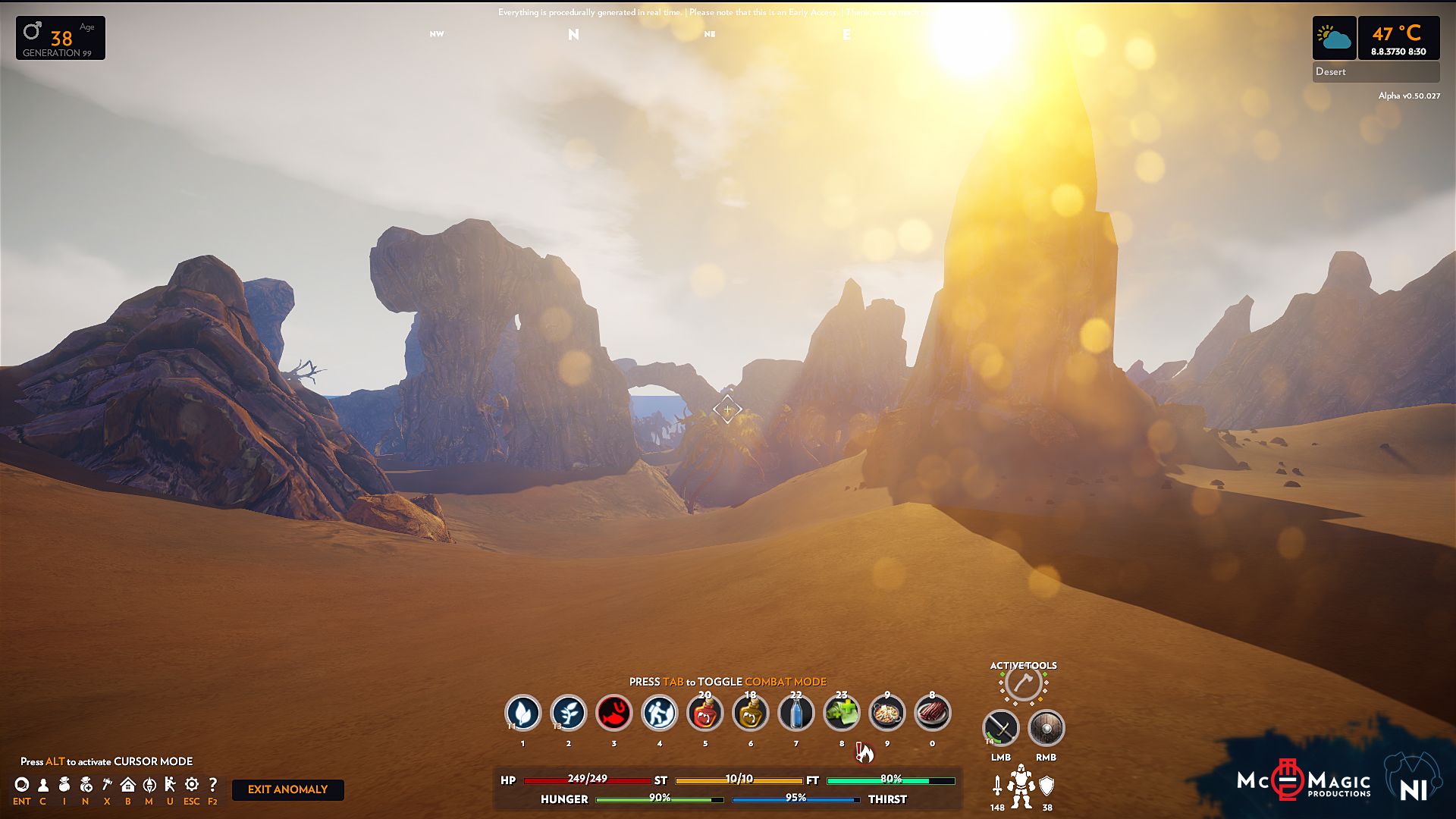Select the green bandage slot

coord(842,714)
